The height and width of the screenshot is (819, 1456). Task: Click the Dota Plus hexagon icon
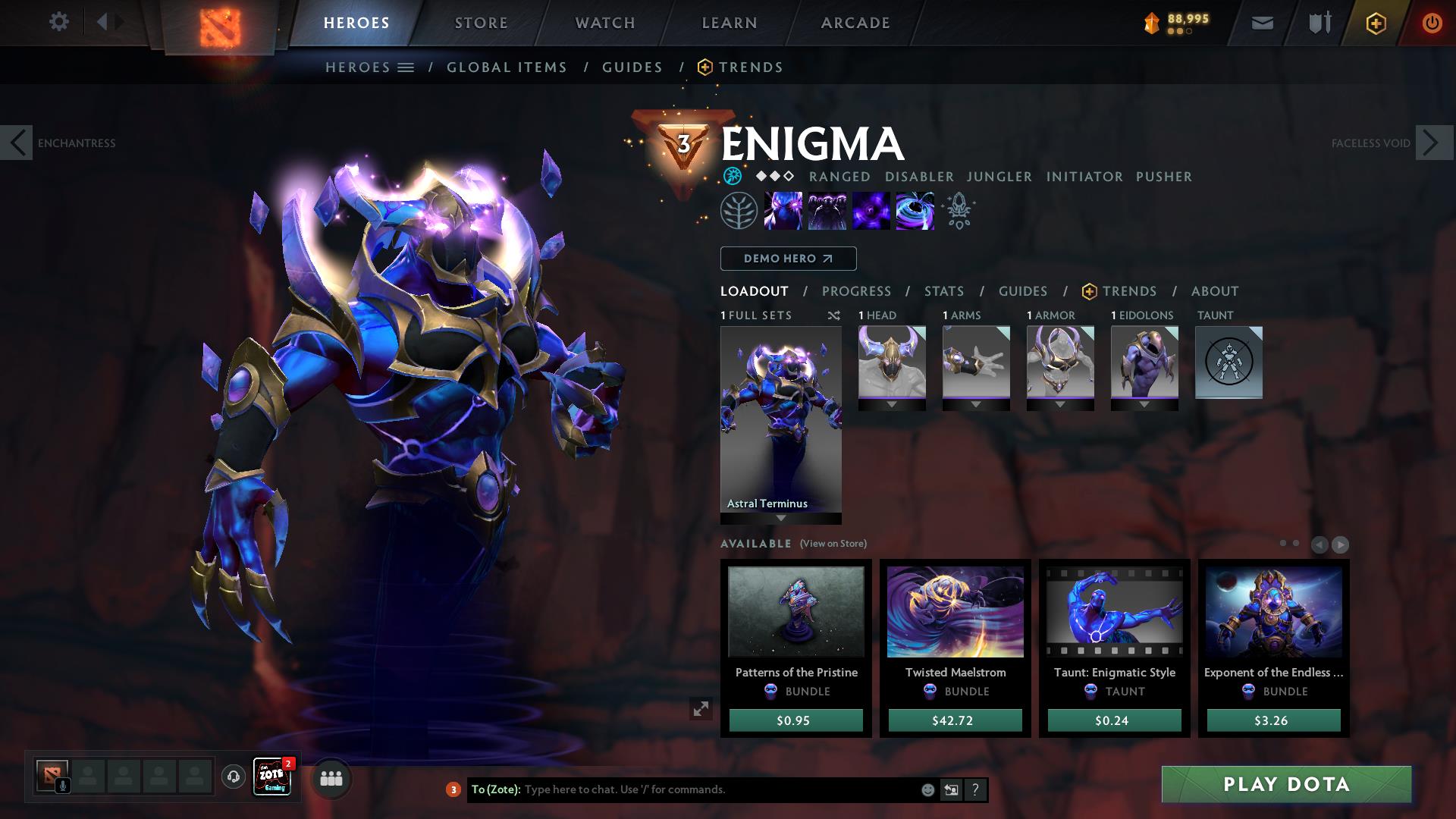1376,22
